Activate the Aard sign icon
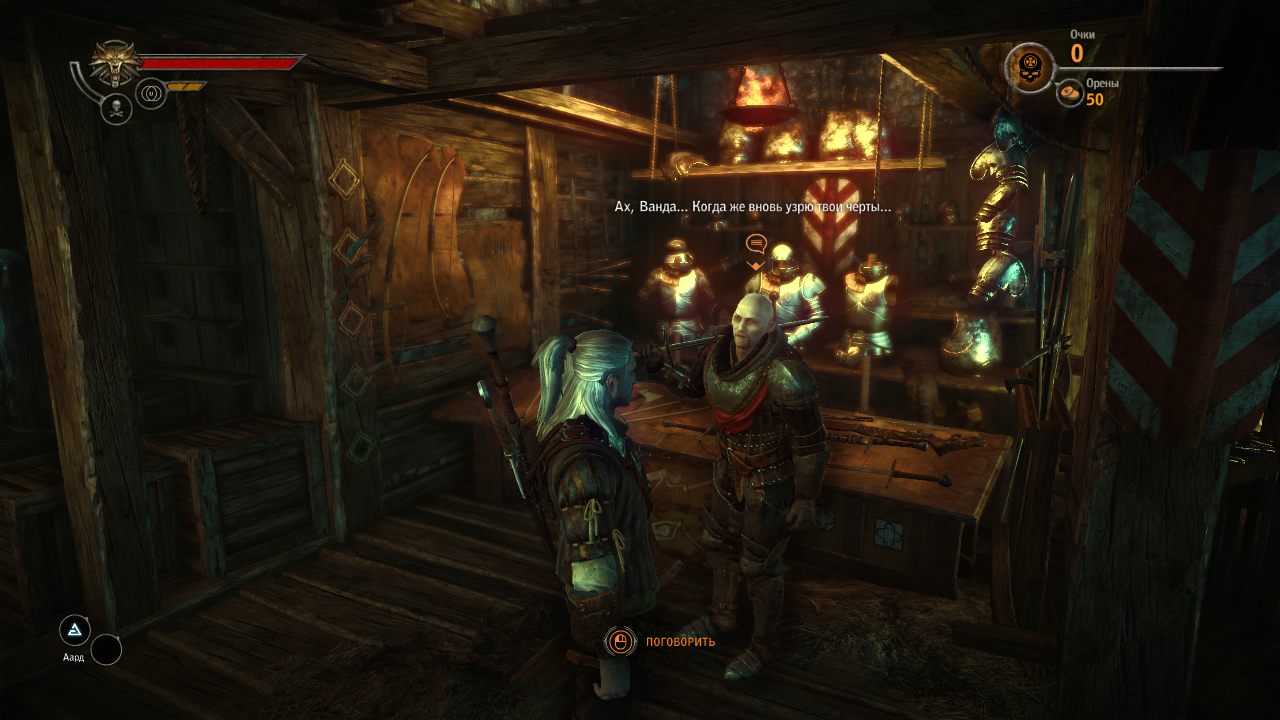 pos(74,630)
